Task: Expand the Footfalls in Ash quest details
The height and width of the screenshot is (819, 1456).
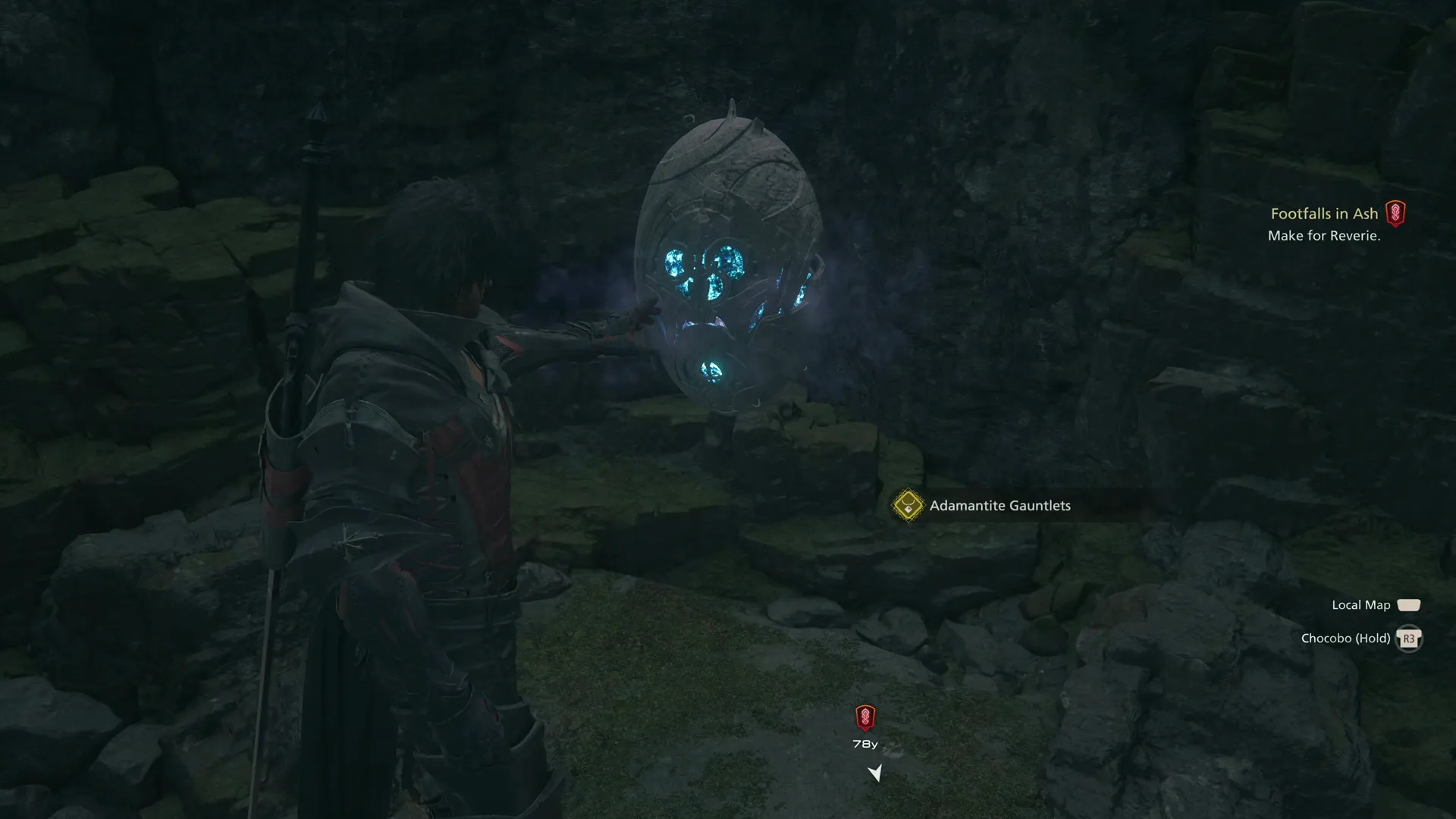Action: (1324, 214)
